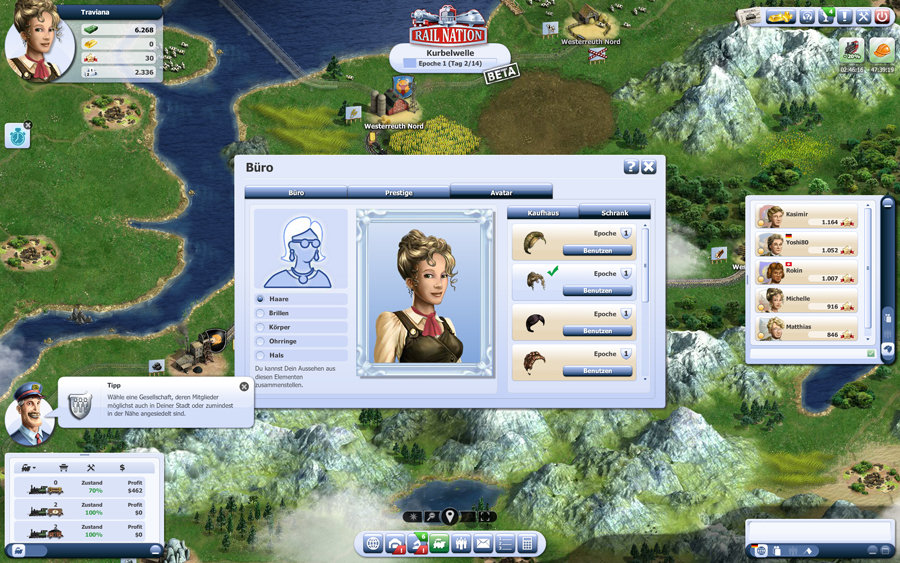Open the calculator tool in toolbar

point(528,544)
